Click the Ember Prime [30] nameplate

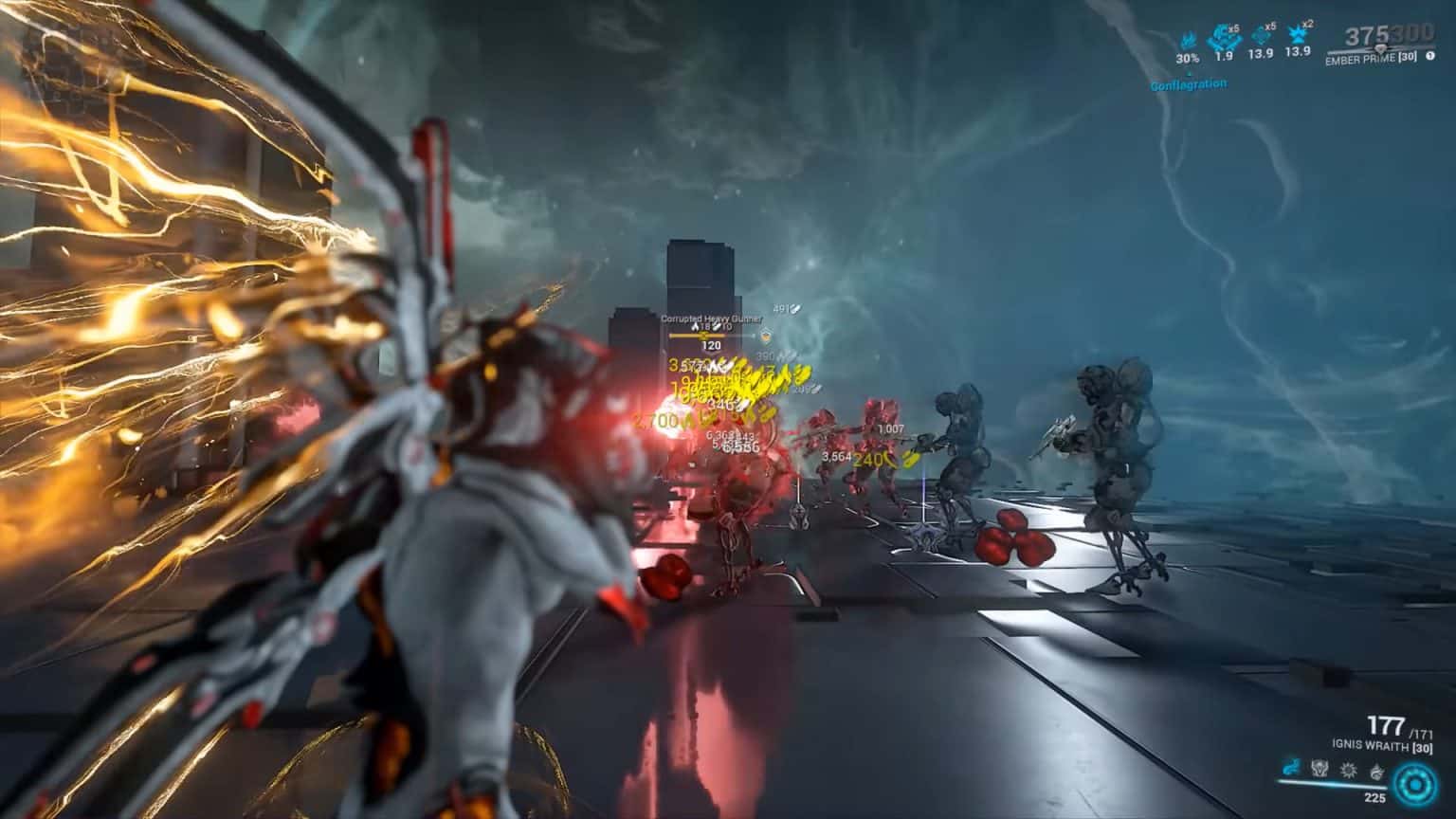click(1371, 59)
